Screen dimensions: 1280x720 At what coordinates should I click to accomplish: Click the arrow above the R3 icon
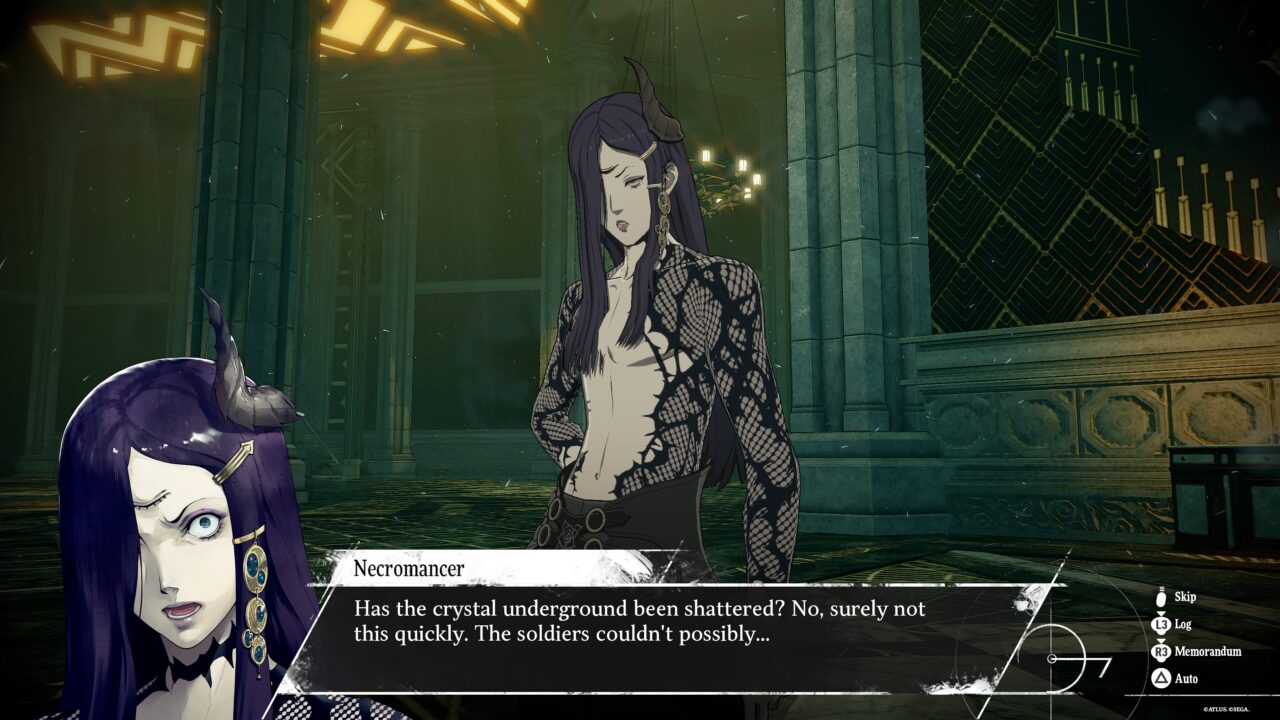[1161, 640]
